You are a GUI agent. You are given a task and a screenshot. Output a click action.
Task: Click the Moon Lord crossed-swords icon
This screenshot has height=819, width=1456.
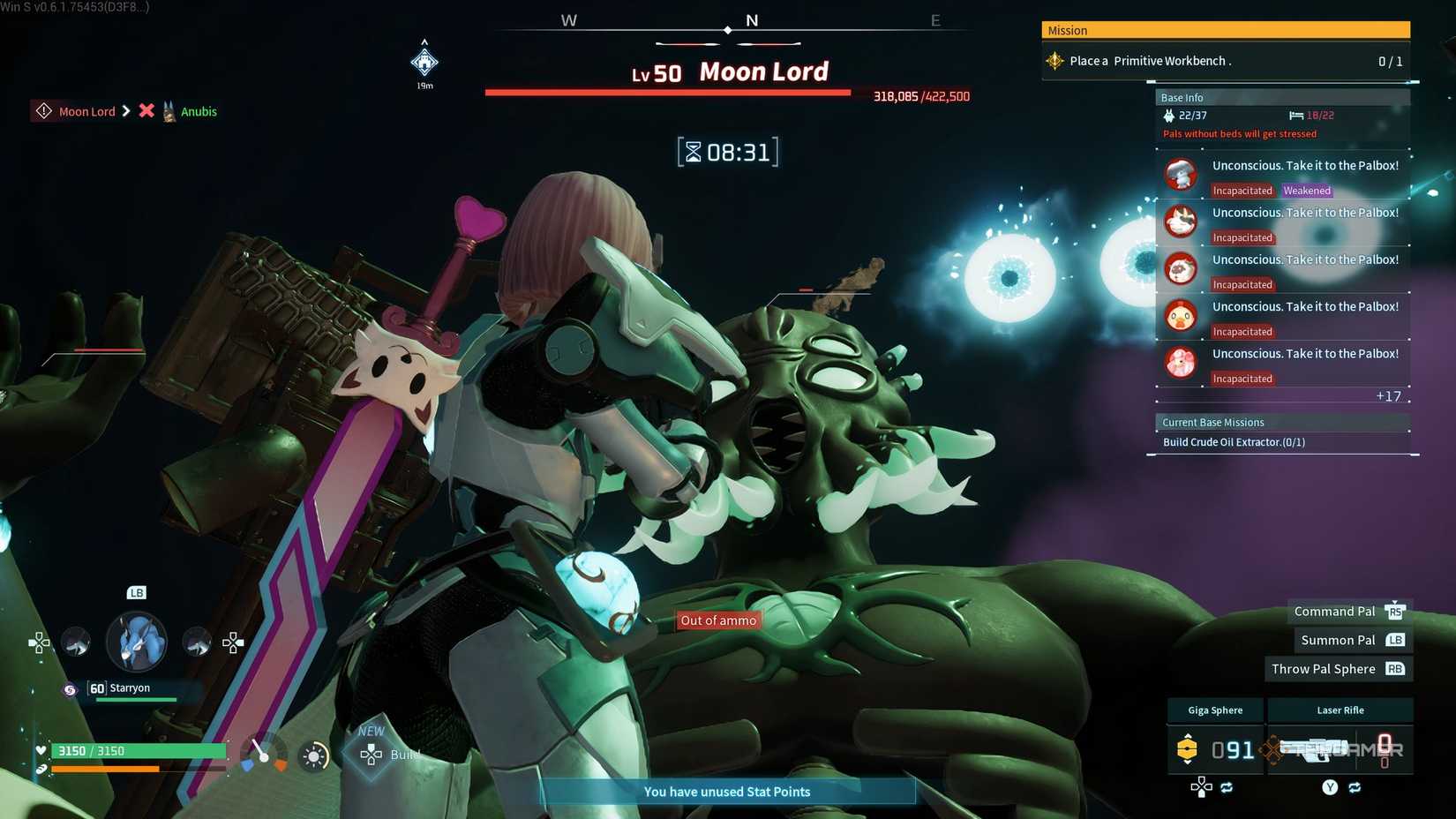[145, 111]
